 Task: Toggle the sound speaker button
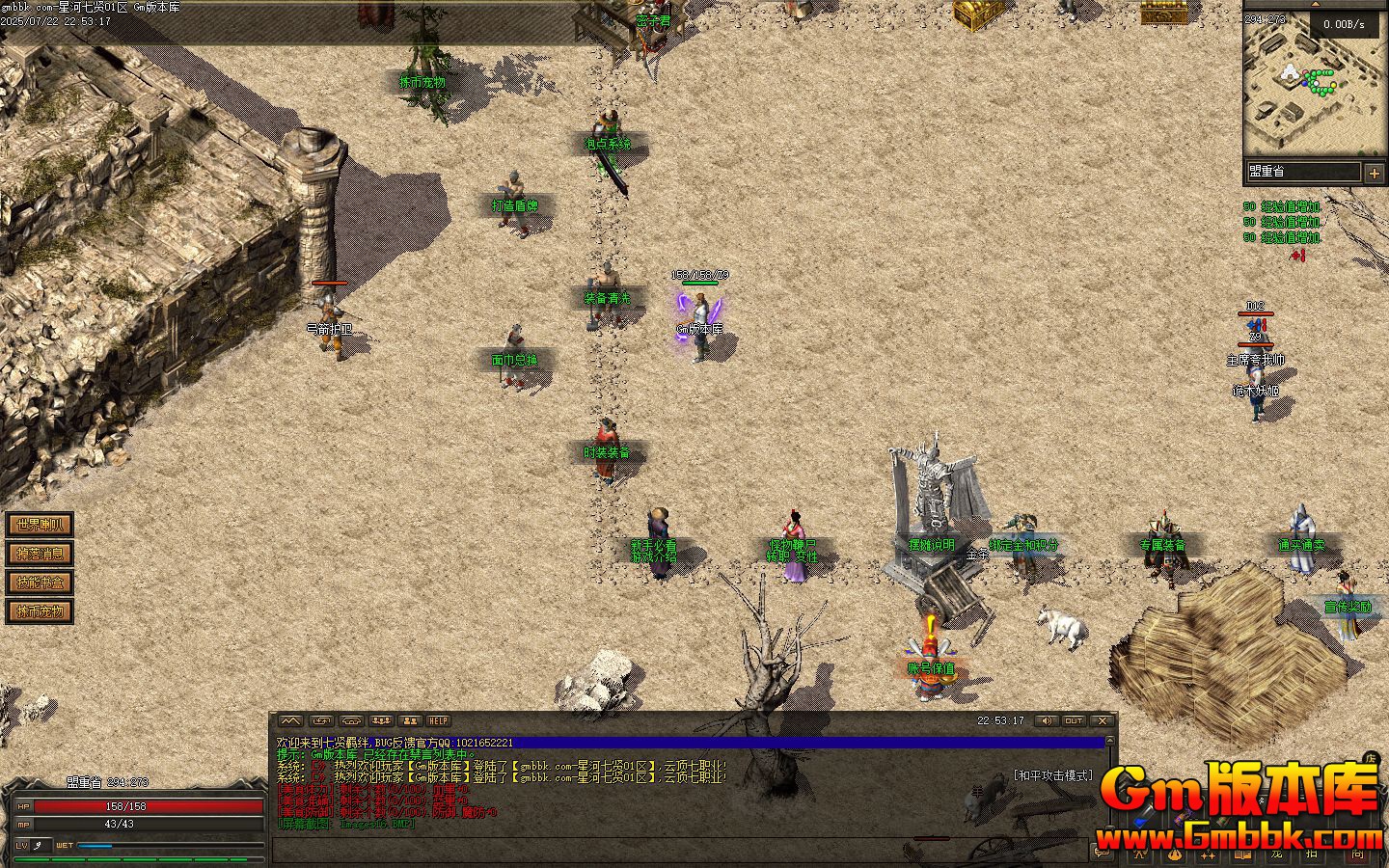pos(1046,720)
